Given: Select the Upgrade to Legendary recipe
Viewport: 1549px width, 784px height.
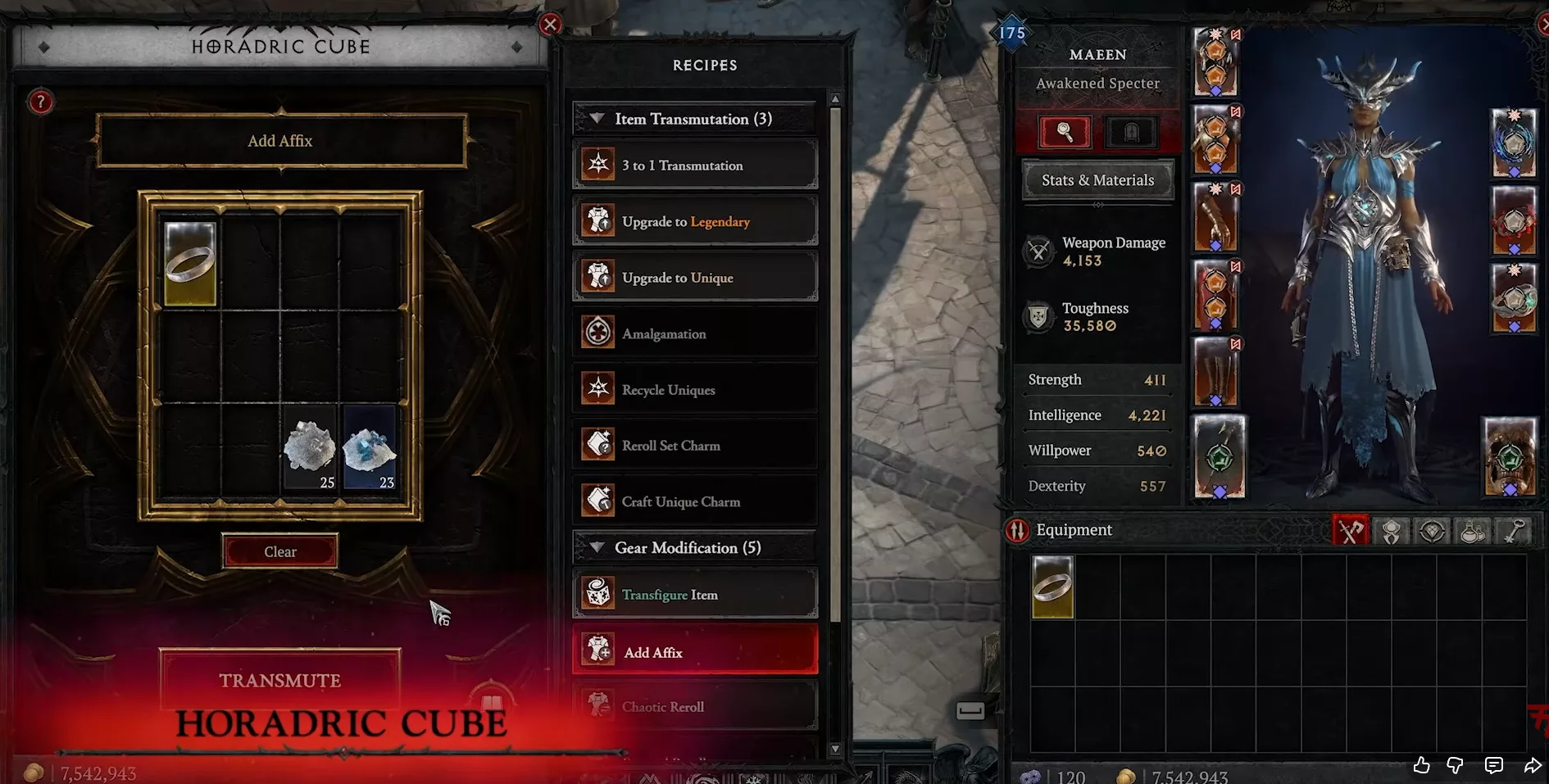Looking at the screenshot, I should [x=695, y=221].
